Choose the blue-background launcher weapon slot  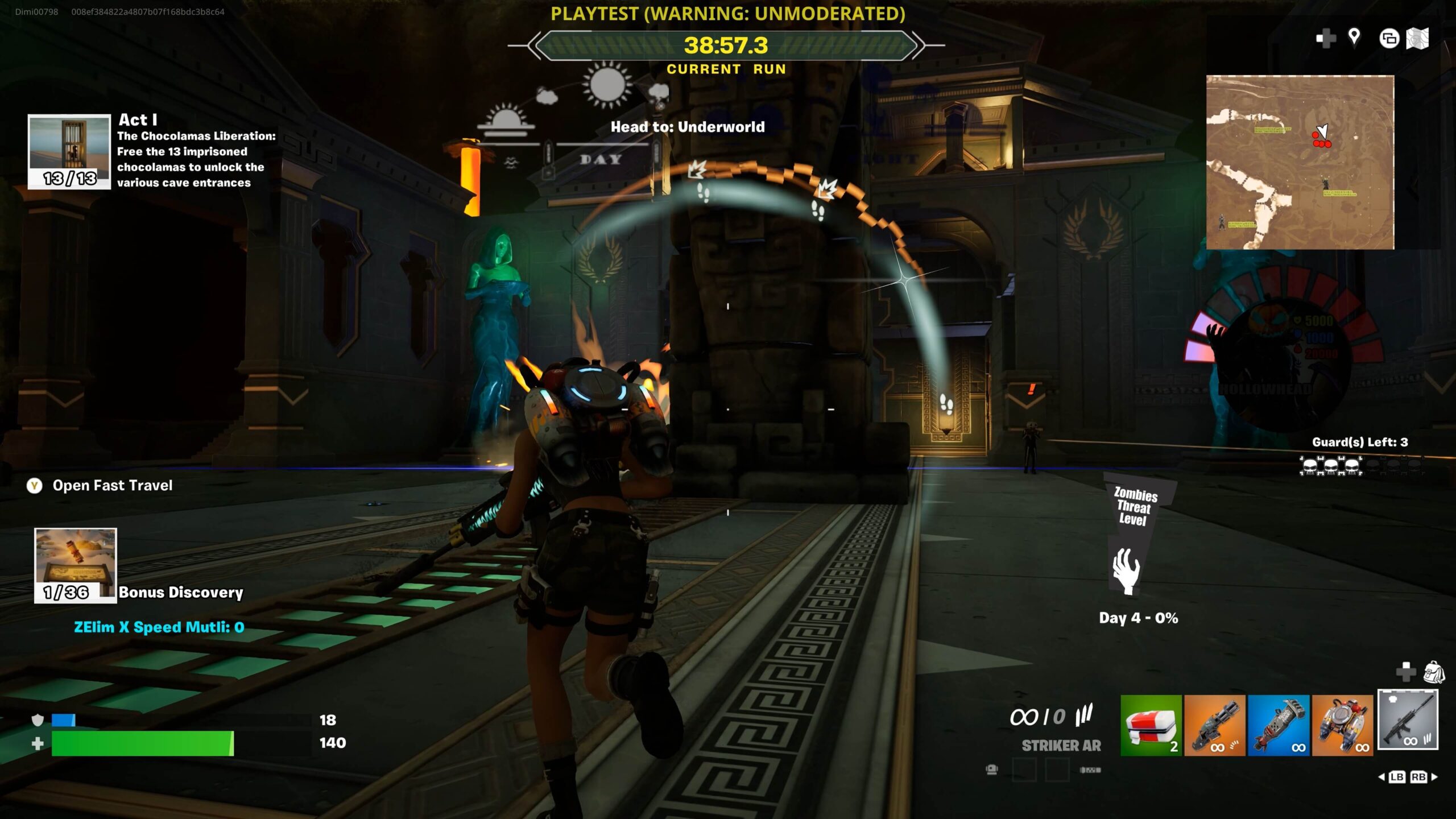coord(1278,725)
